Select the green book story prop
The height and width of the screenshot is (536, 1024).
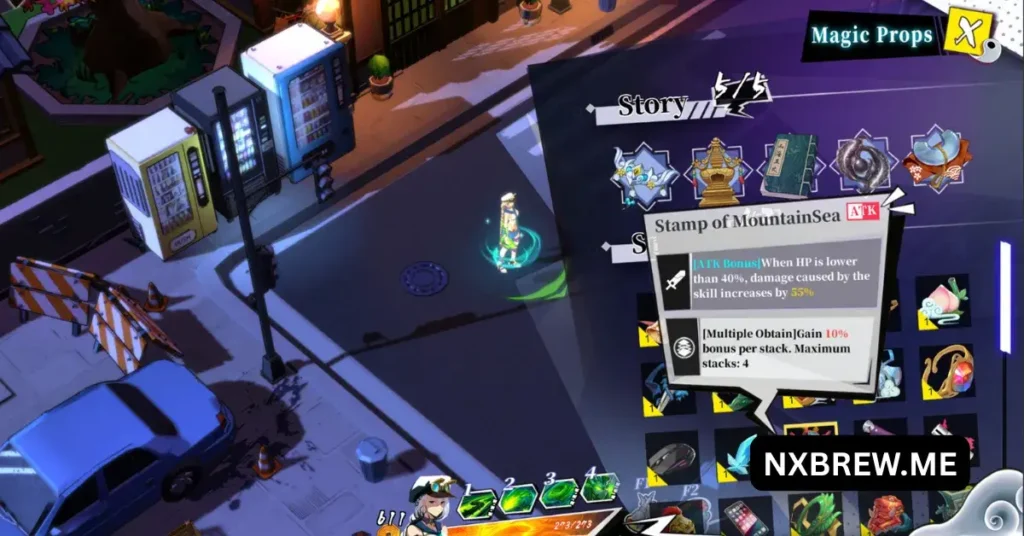[788, 165]
